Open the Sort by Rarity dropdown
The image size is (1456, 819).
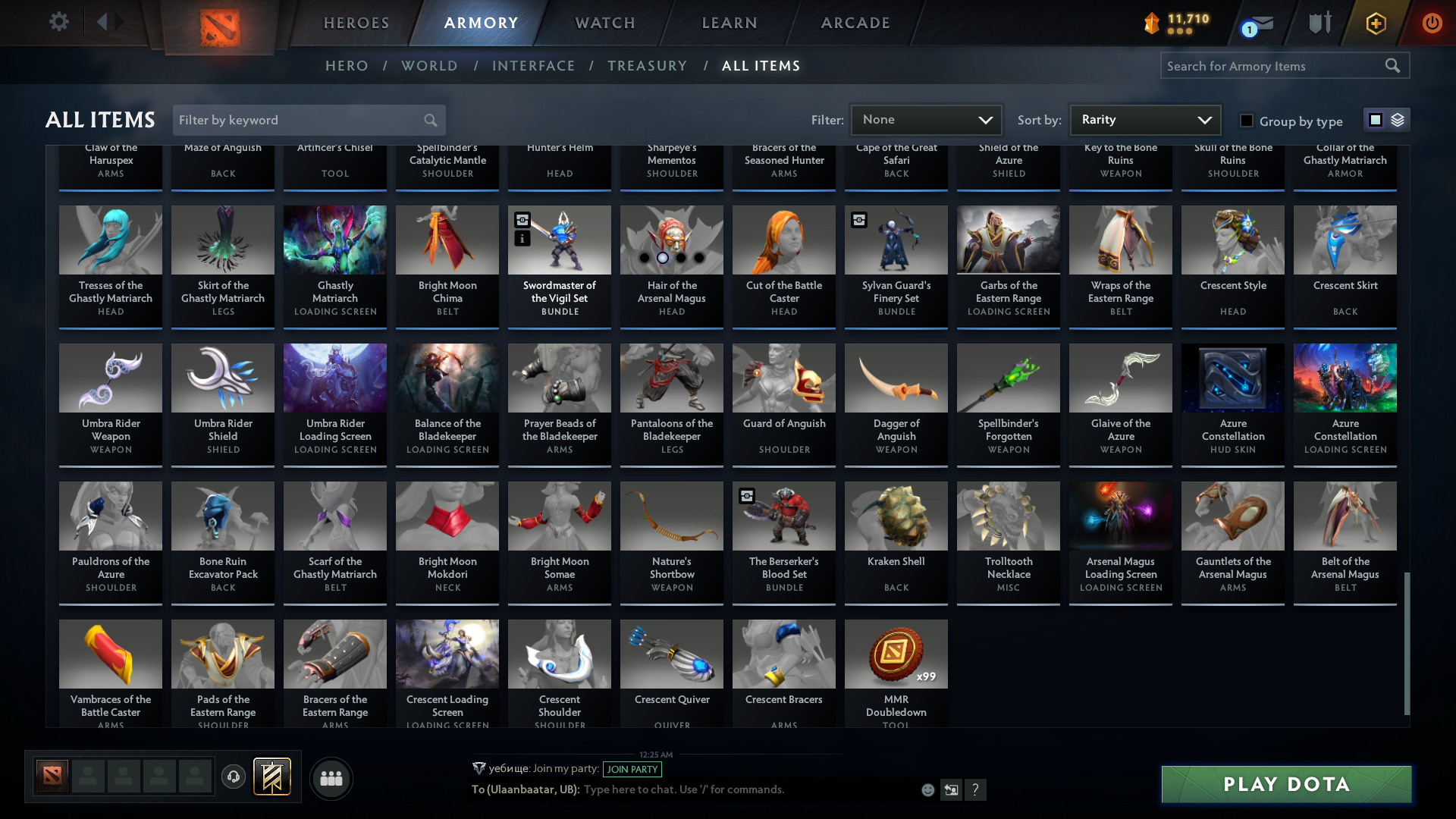click(1144, 119)
